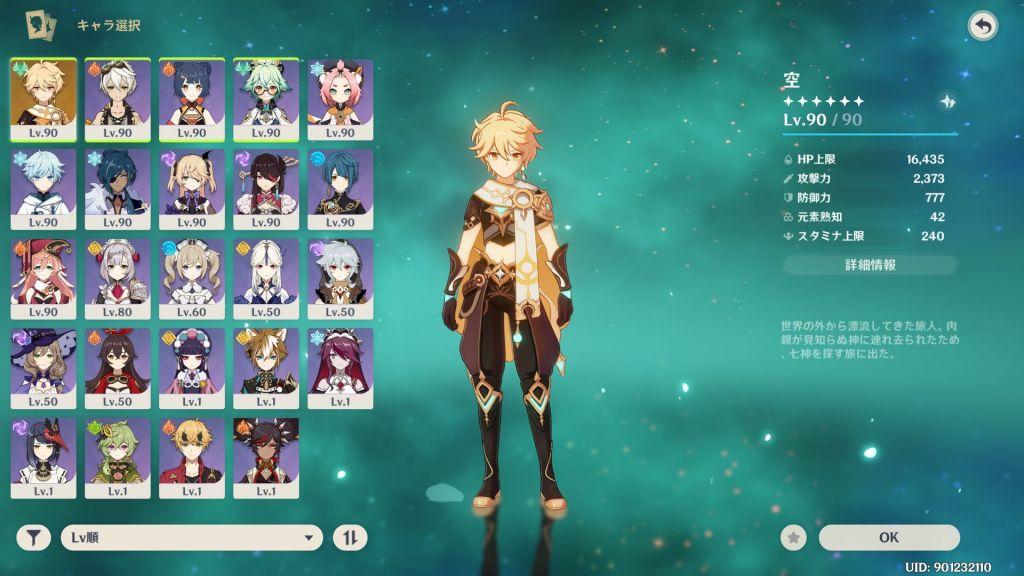Click the star favorite button beside OK
The width and height of the screenshot is (1024, 576).
tap(794, 538)
